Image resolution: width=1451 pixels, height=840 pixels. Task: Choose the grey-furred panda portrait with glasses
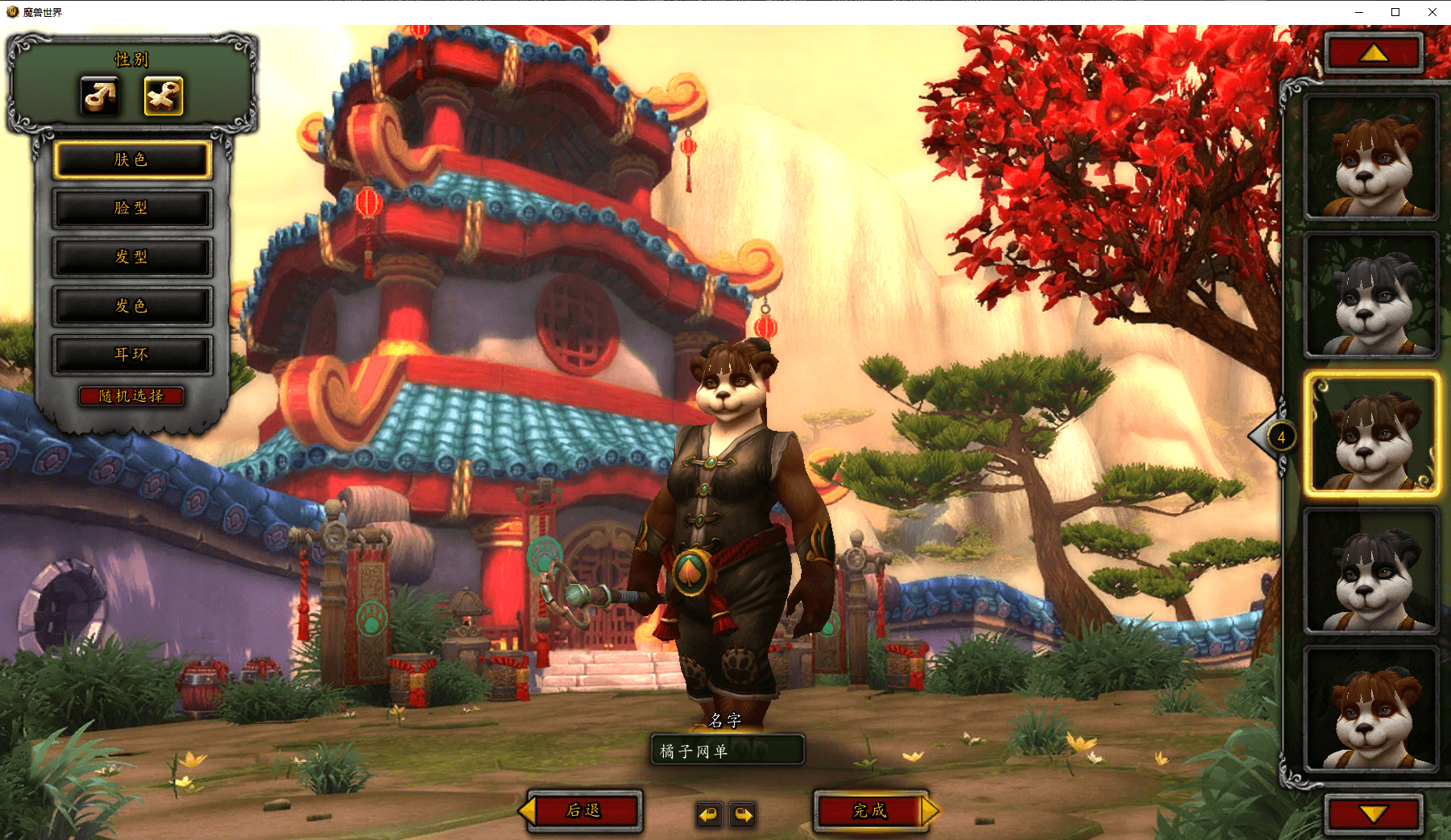[x=1371, y=296]
